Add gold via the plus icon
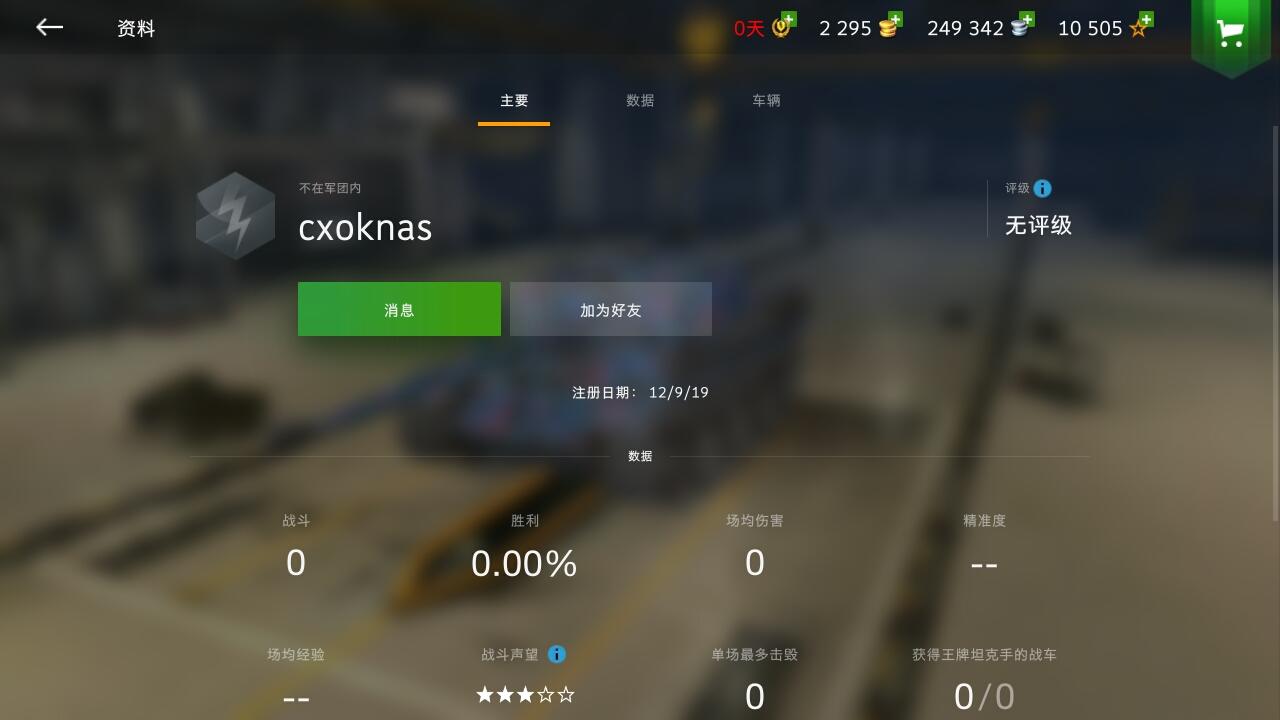This screenshot has width=1280, height=720. (x=893, y=18)
